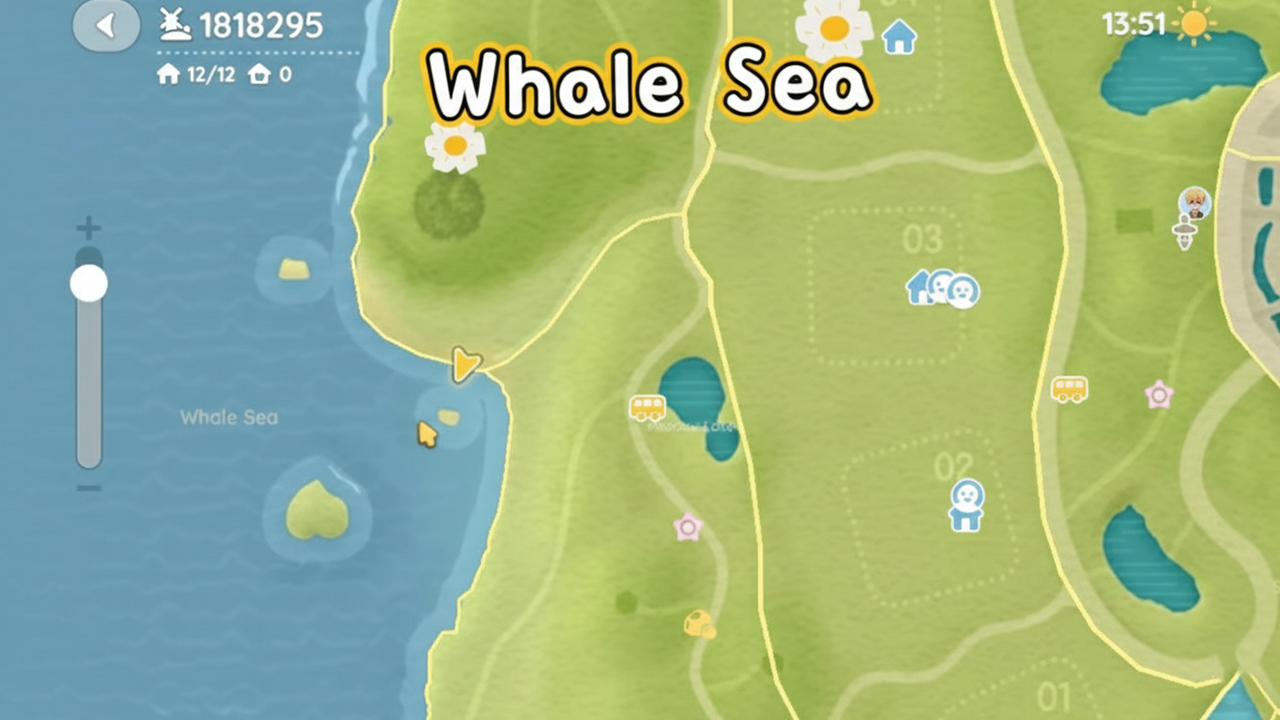Toggle the daisy marker above the dark grove
The width and height of the screenshot is (1280, 720).
point(455,146)
